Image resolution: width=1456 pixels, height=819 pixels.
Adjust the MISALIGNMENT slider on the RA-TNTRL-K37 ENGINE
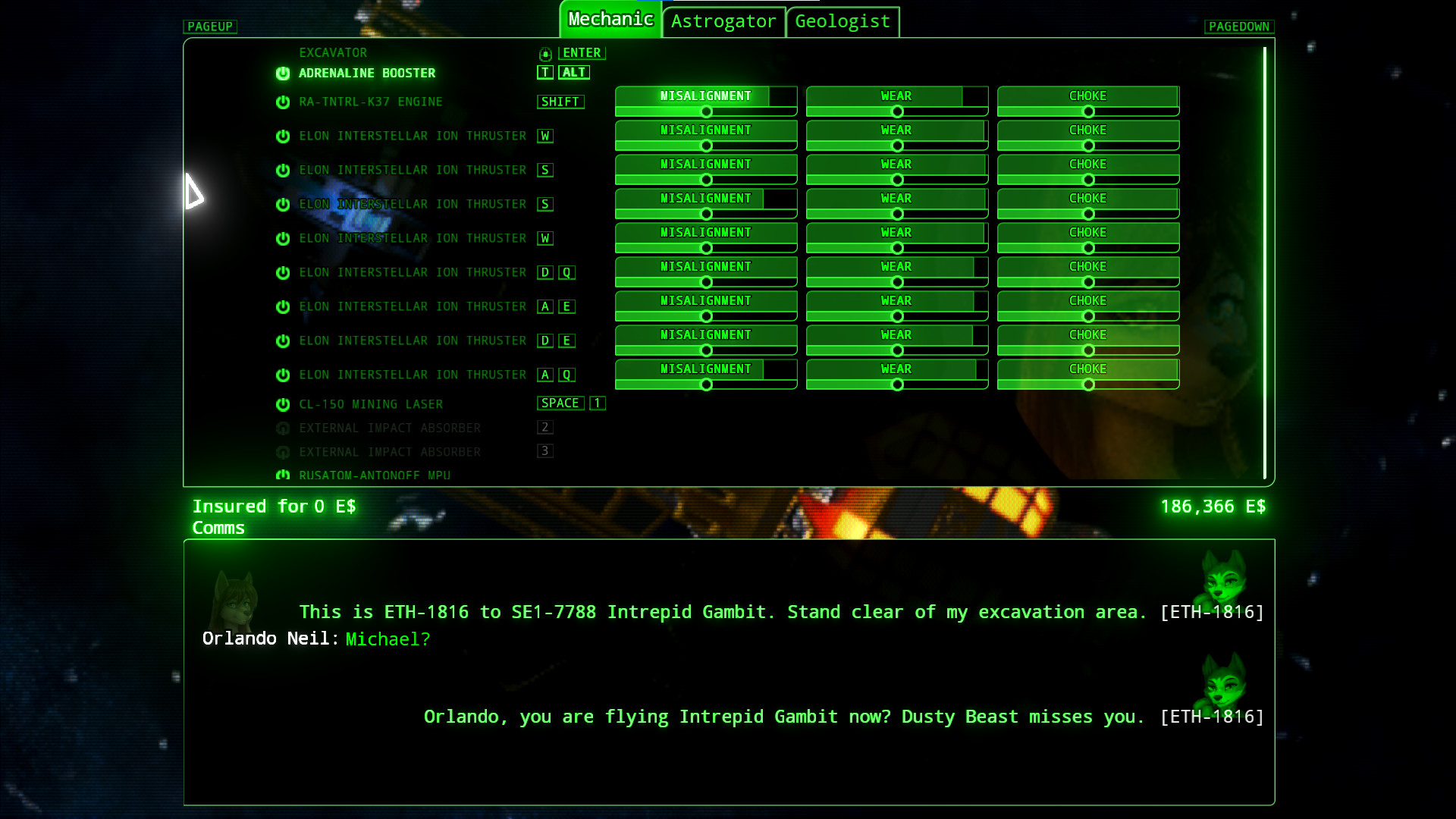705,111
